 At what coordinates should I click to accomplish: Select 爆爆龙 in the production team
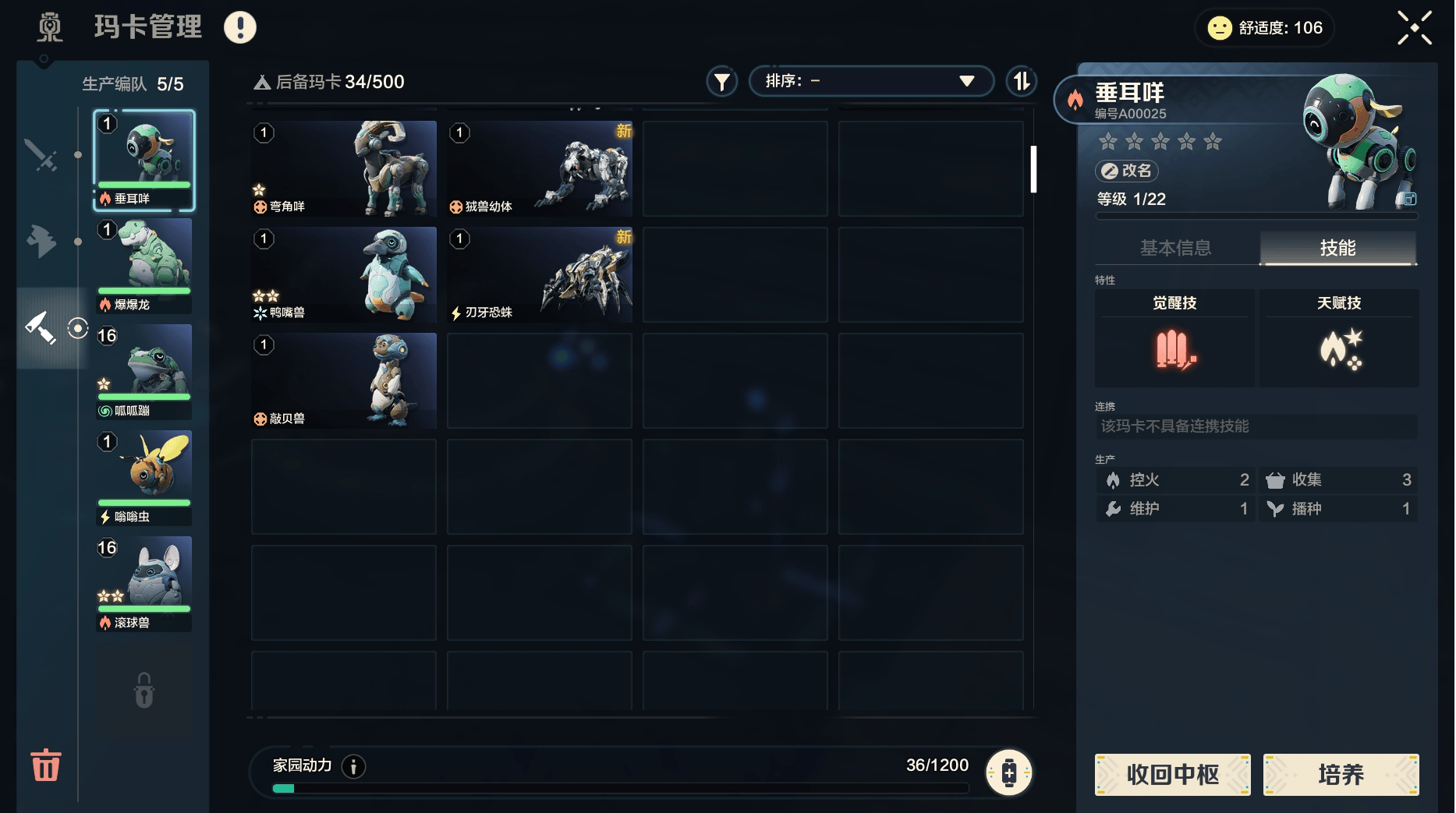tap(144, 266)
